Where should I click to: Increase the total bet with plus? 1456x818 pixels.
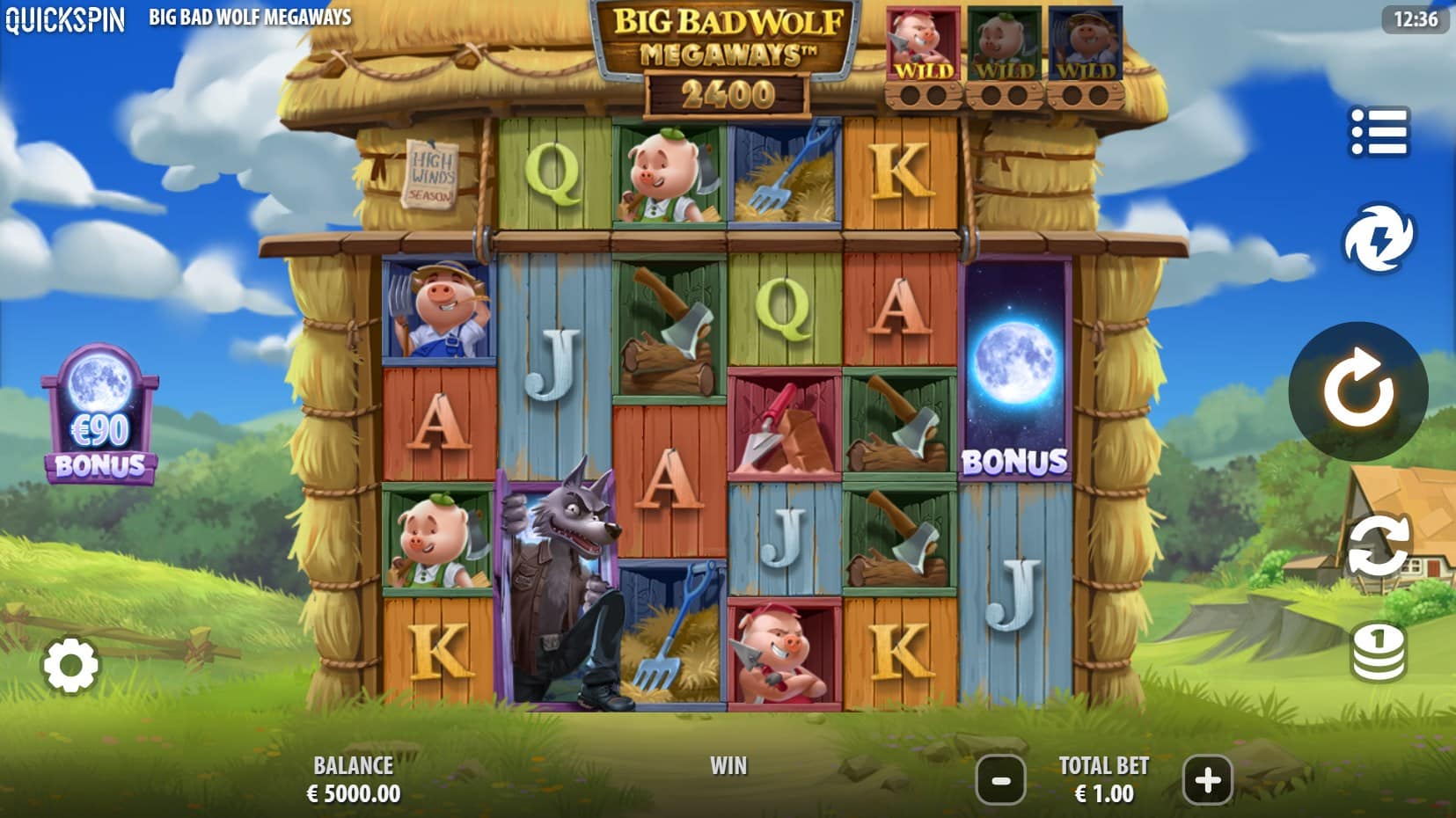(1207, 779)
